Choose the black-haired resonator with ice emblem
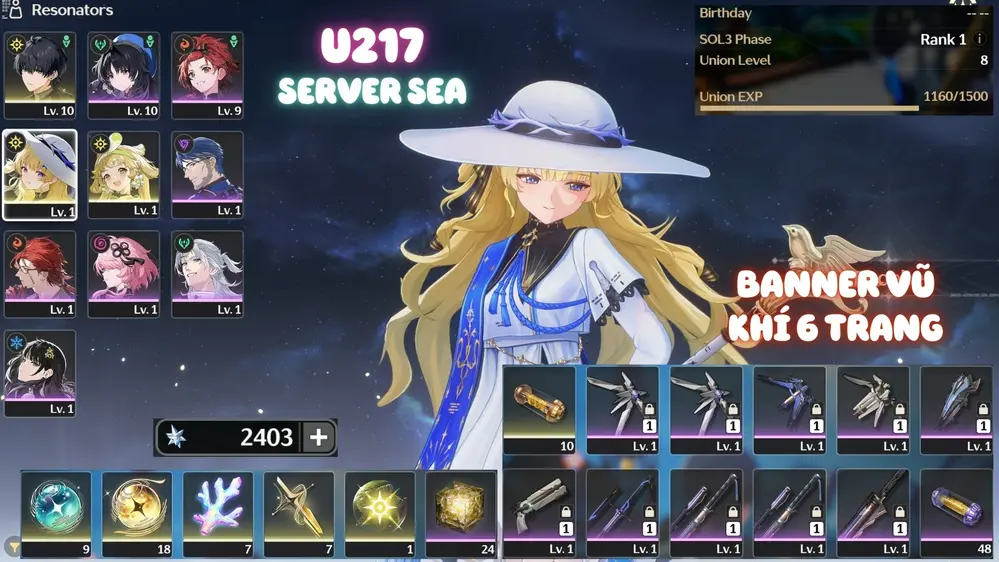 (40, 372)
